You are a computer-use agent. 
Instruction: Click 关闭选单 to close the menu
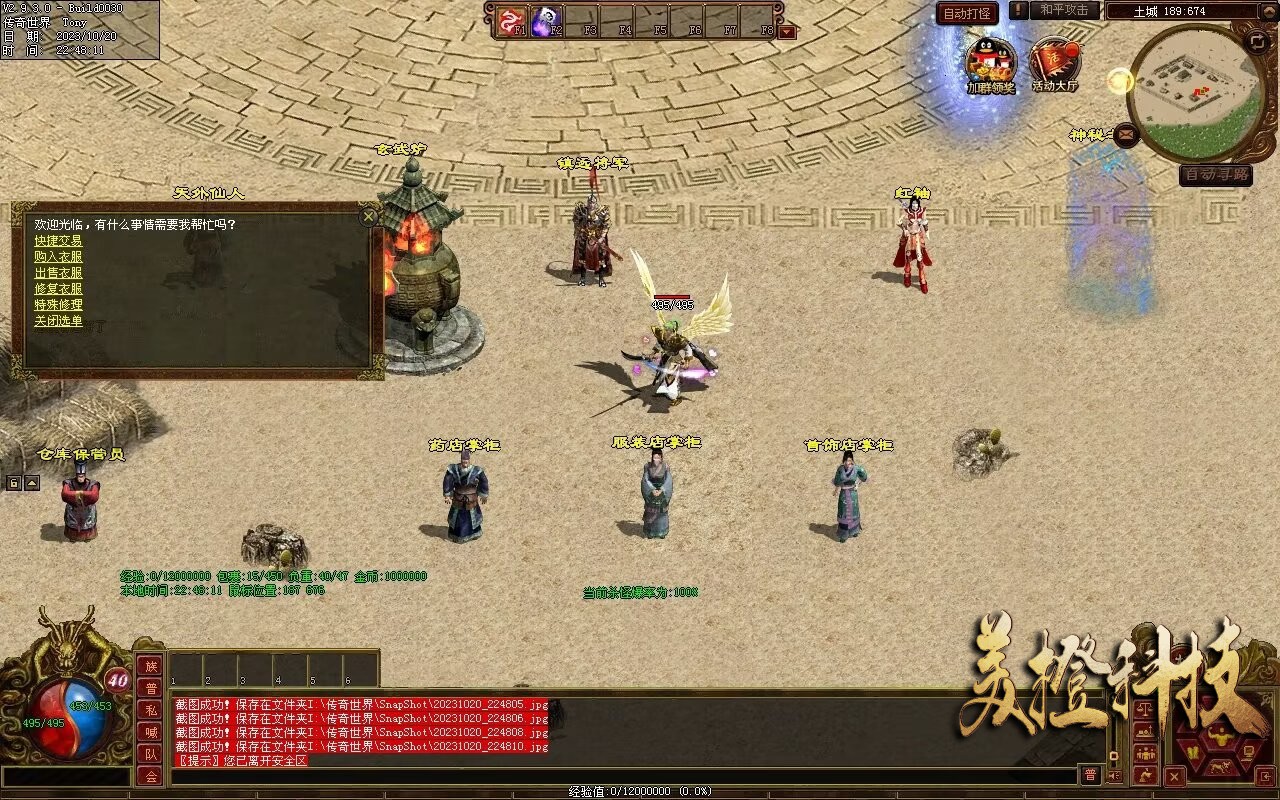coord(58,321)
